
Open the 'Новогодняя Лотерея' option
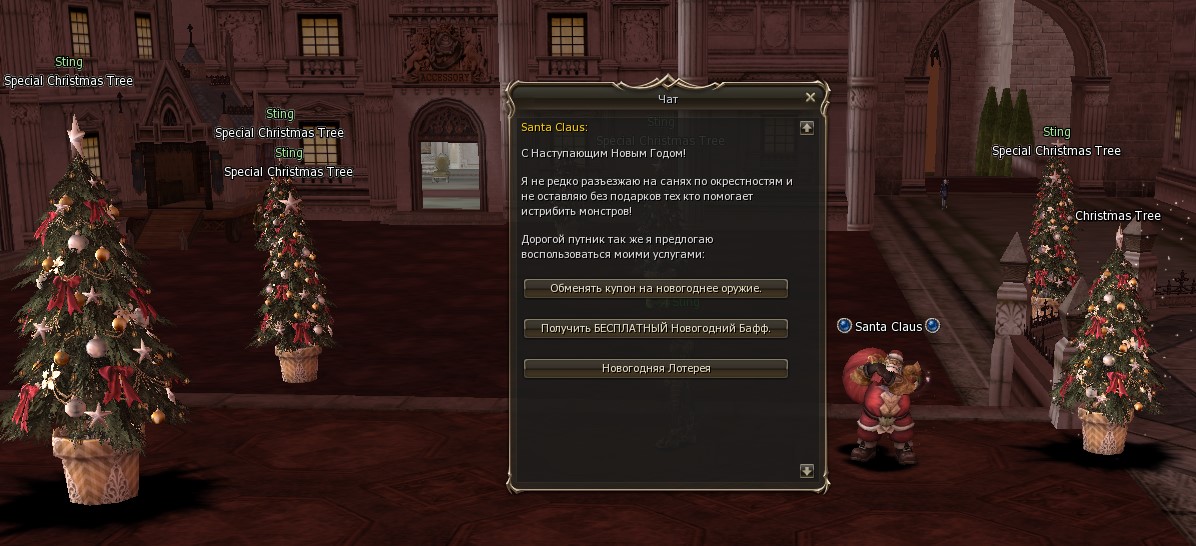click(656, 368)
